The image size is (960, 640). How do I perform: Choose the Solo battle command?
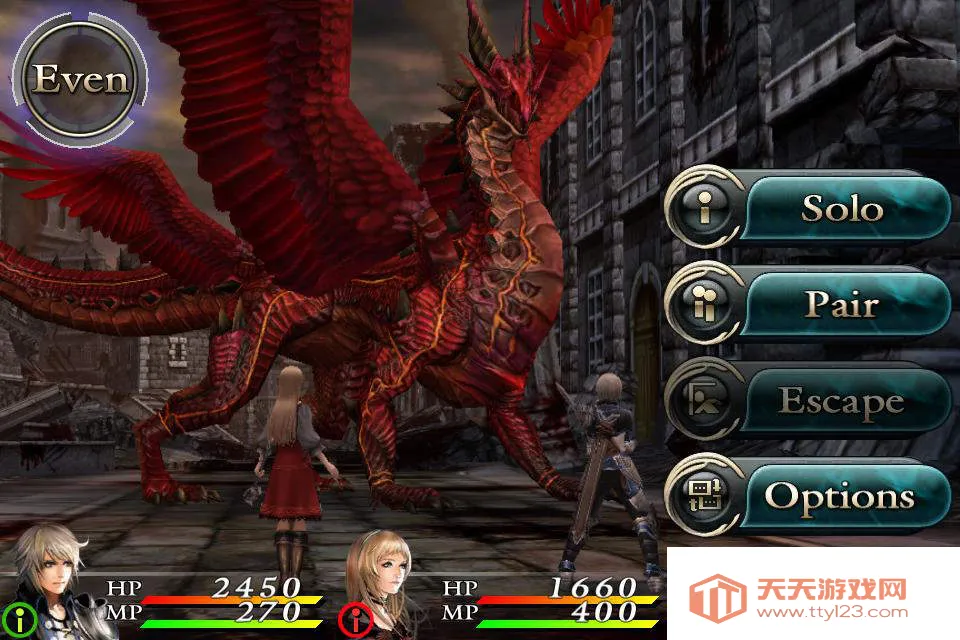pyautogui.click(x=808, y=209)
